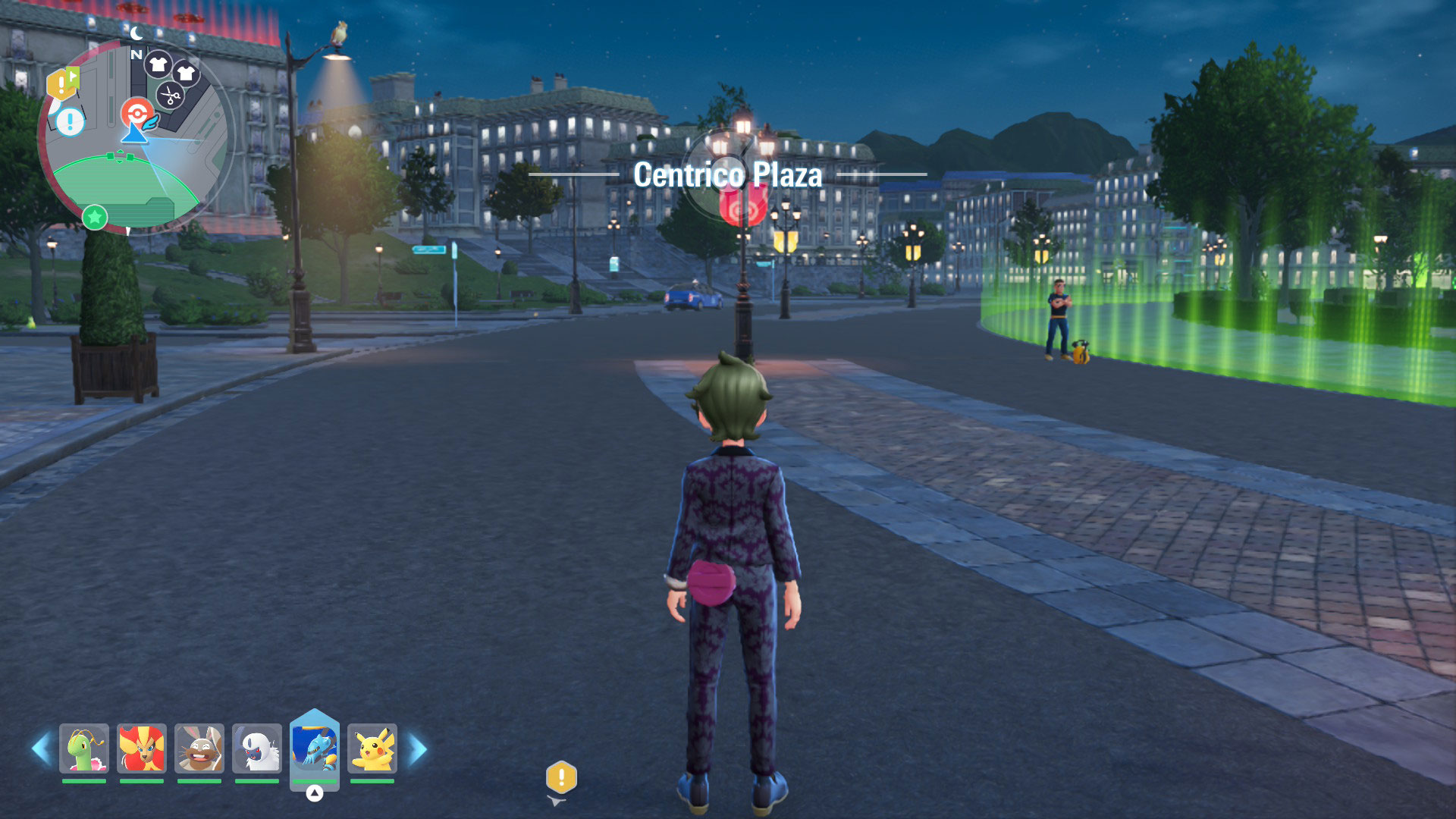Choose Diggersby from the party lineup
The width and height of the screenshot is (1456, 819).
pyautogui.click(x=199, y=748)
